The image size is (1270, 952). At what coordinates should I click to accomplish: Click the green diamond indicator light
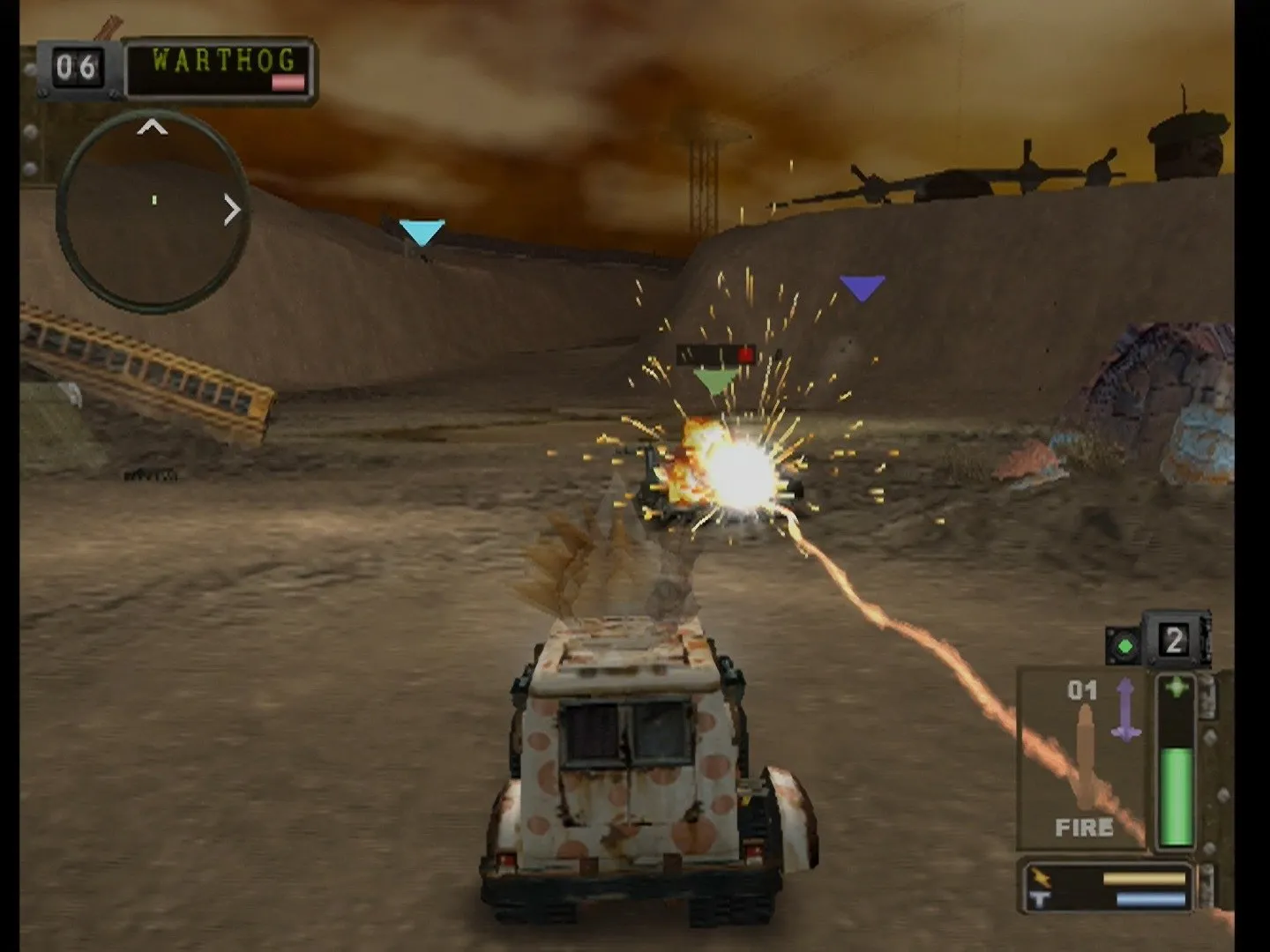click(1124, 646)
